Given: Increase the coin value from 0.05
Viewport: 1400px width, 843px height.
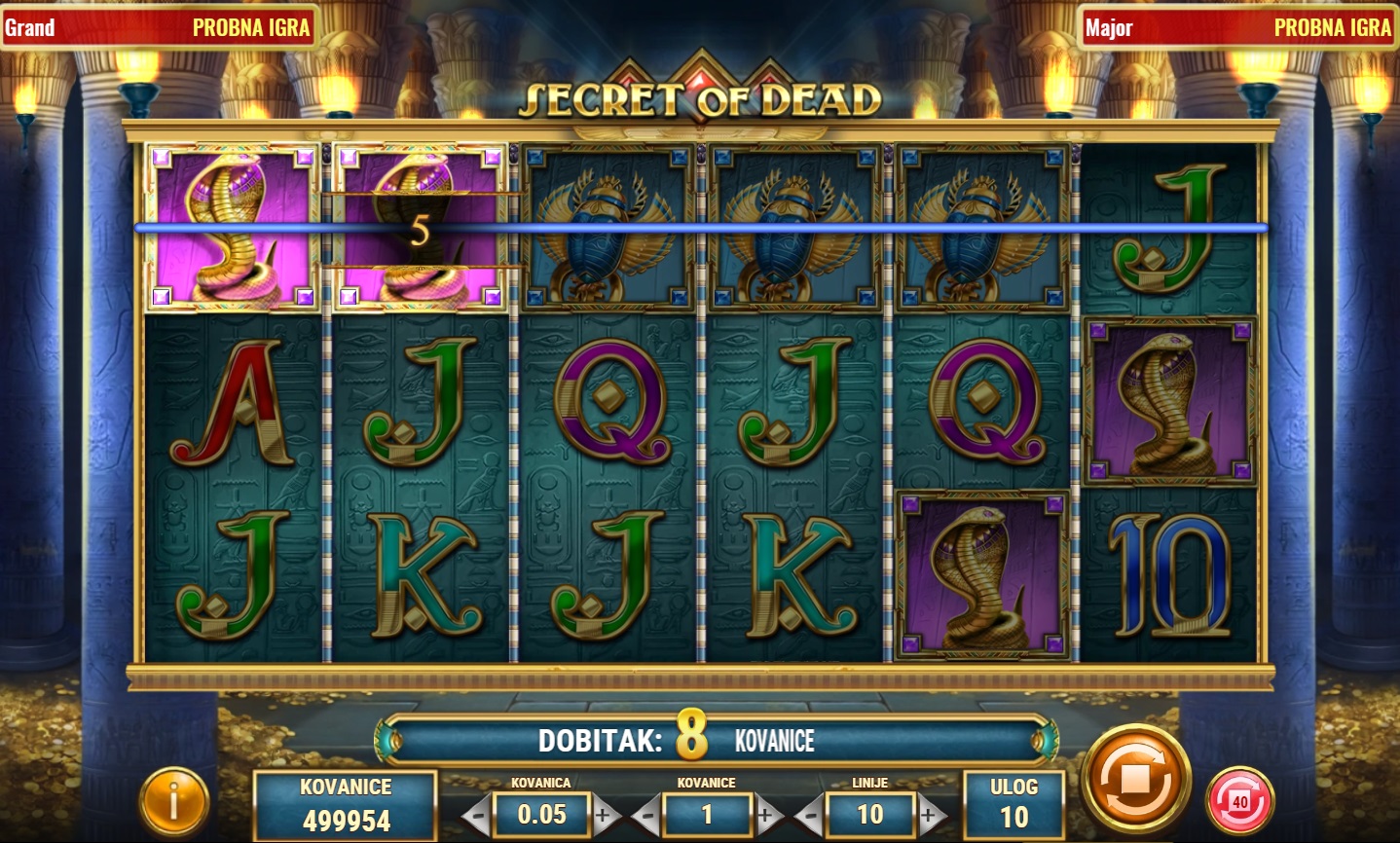Looking at the screenshot, I should pos(604,816).
